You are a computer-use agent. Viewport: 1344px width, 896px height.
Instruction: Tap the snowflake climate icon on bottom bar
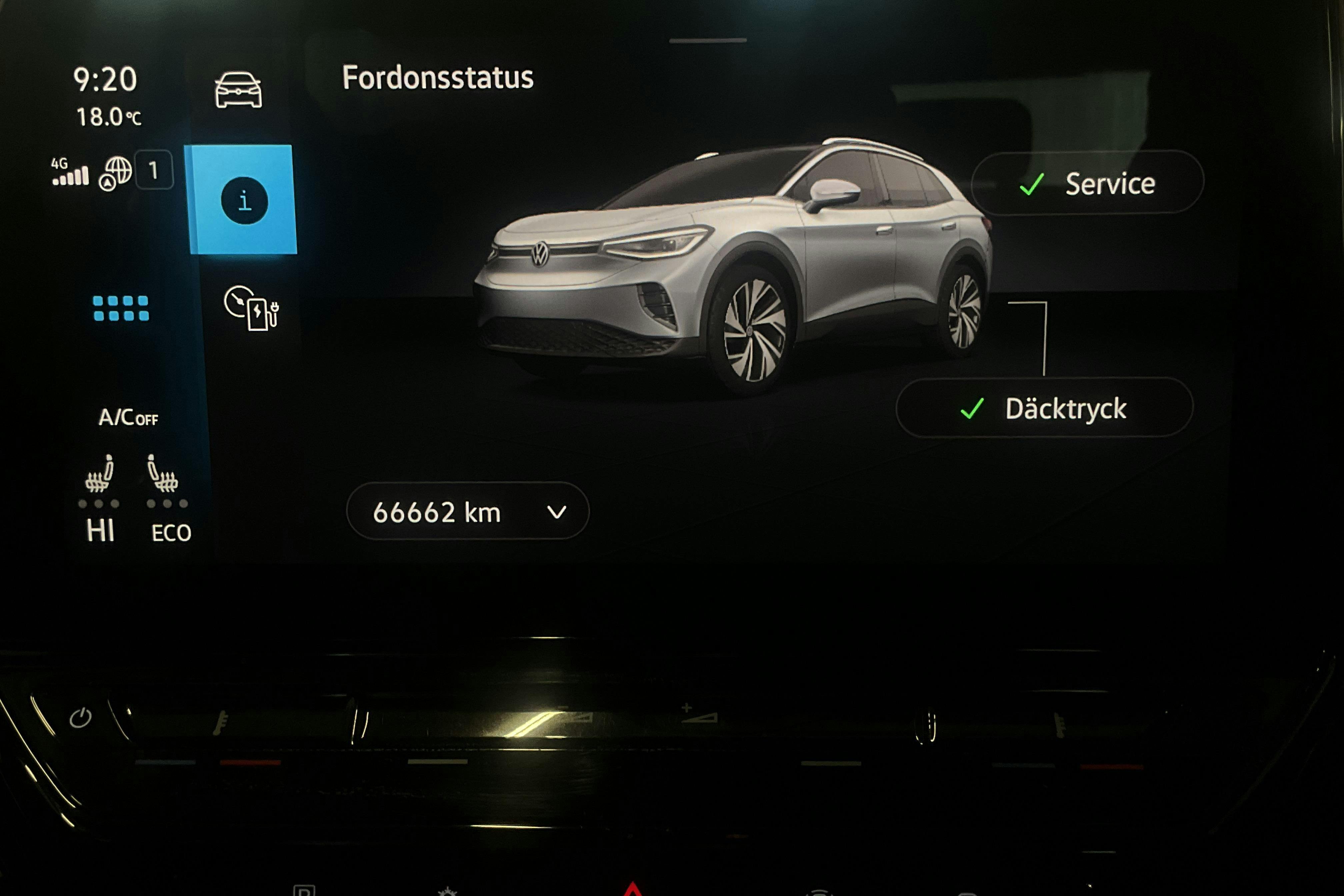tap(448, 891)
